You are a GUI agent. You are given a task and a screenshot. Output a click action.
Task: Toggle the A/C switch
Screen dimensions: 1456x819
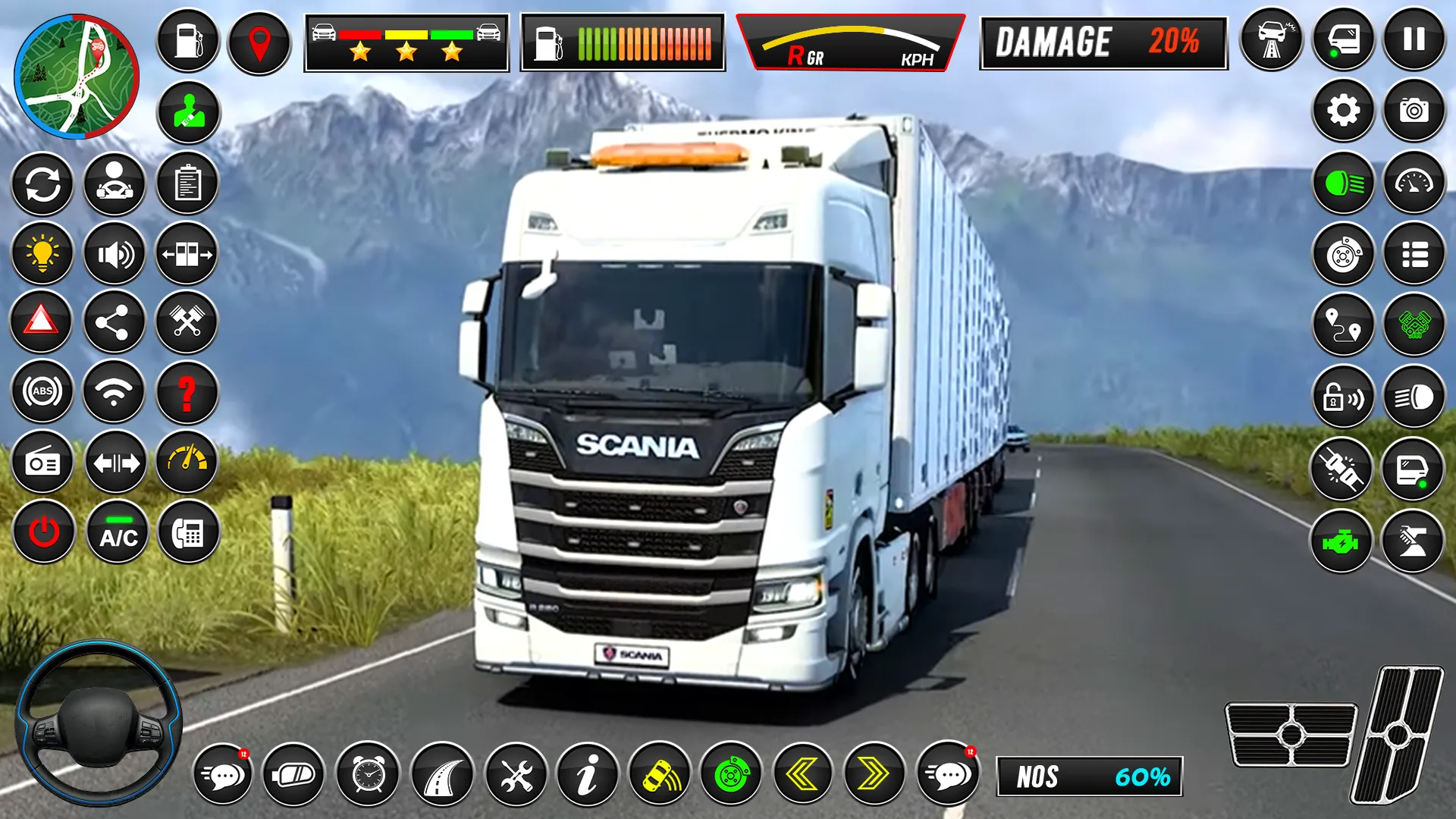115,531
